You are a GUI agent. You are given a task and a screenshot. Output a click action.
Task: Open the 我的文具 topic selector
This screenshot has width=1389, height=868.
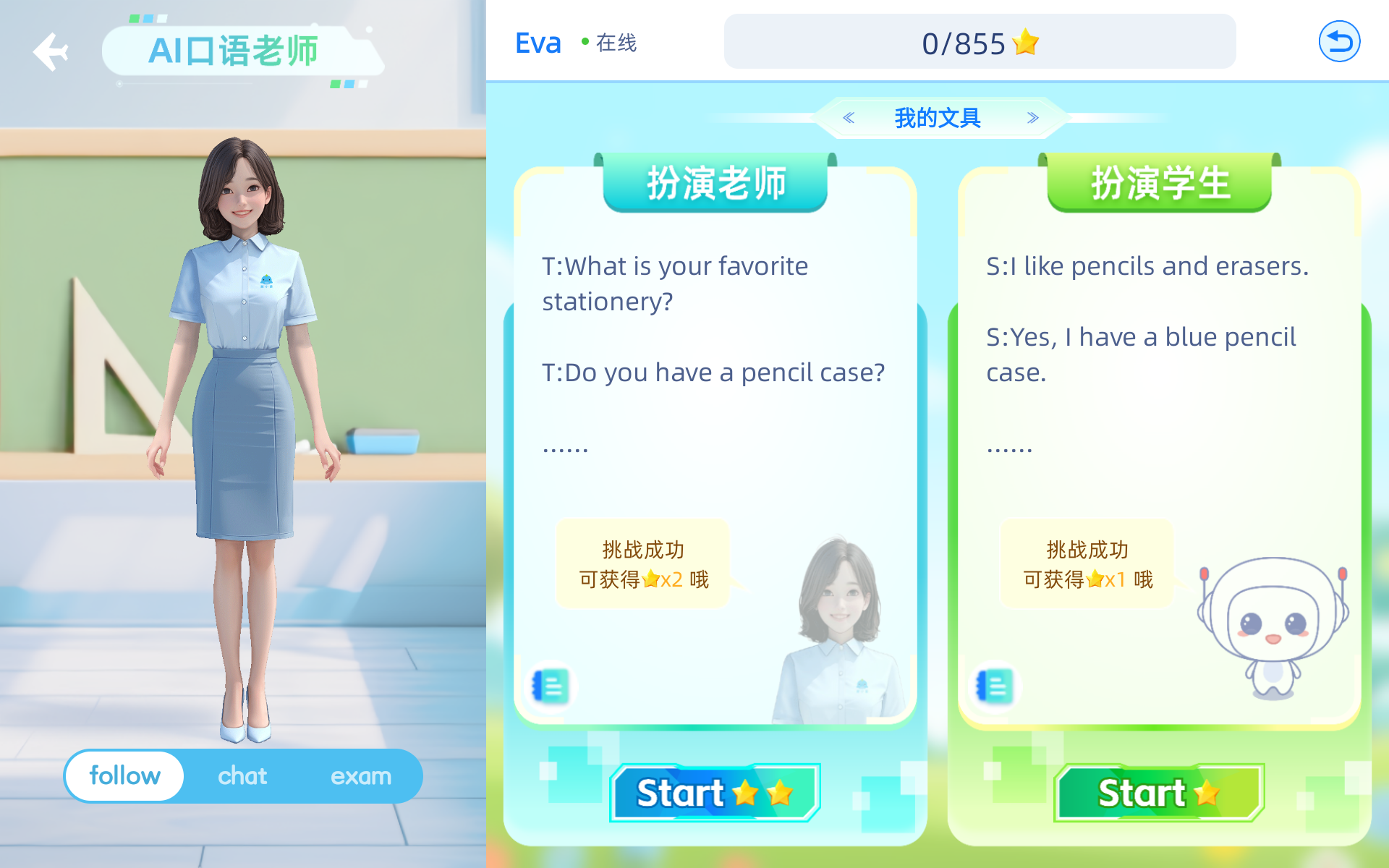[938, 117]
